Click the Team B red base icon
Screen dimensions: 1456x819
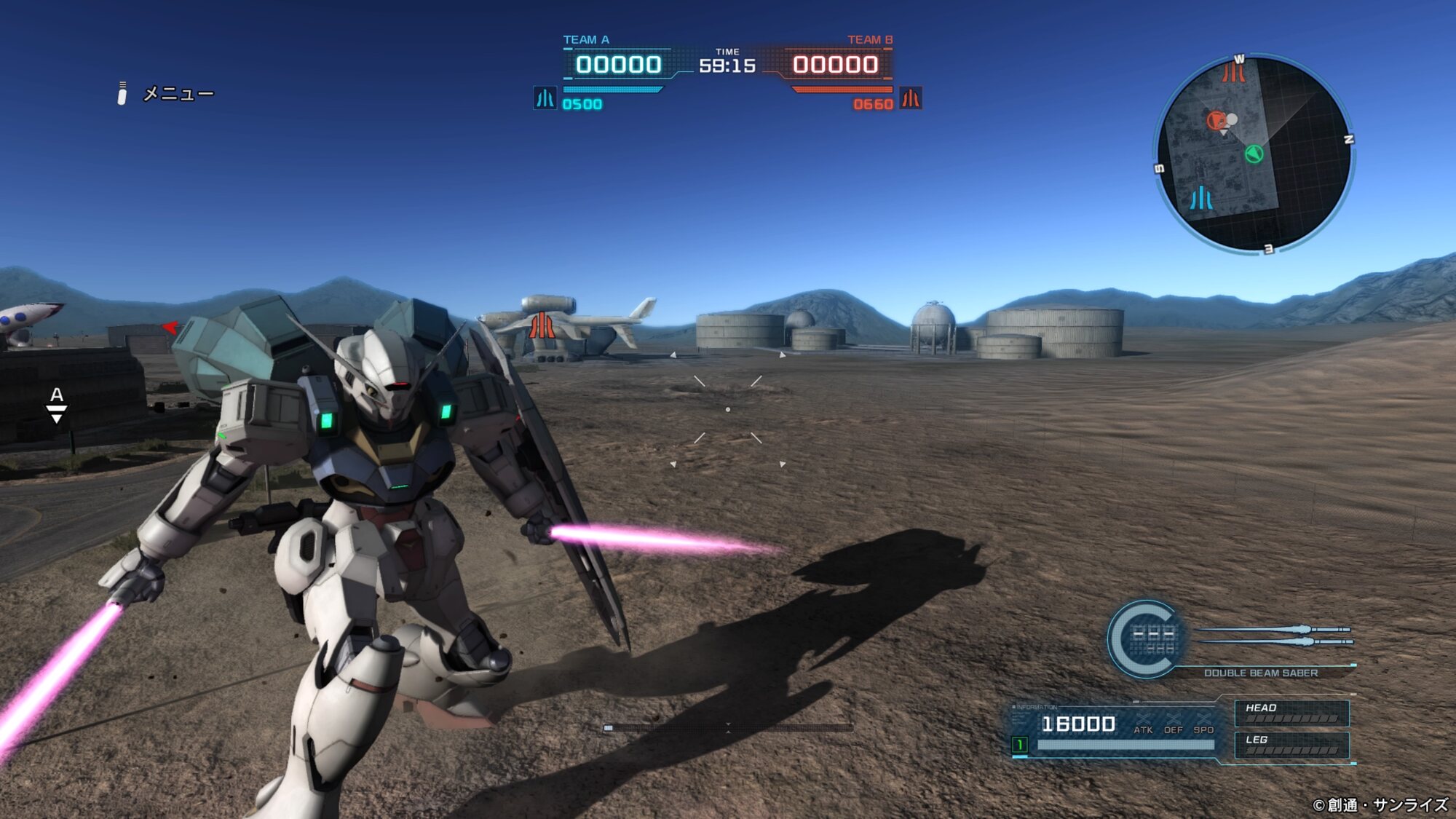pyautogui.click(x=910, y=98)
